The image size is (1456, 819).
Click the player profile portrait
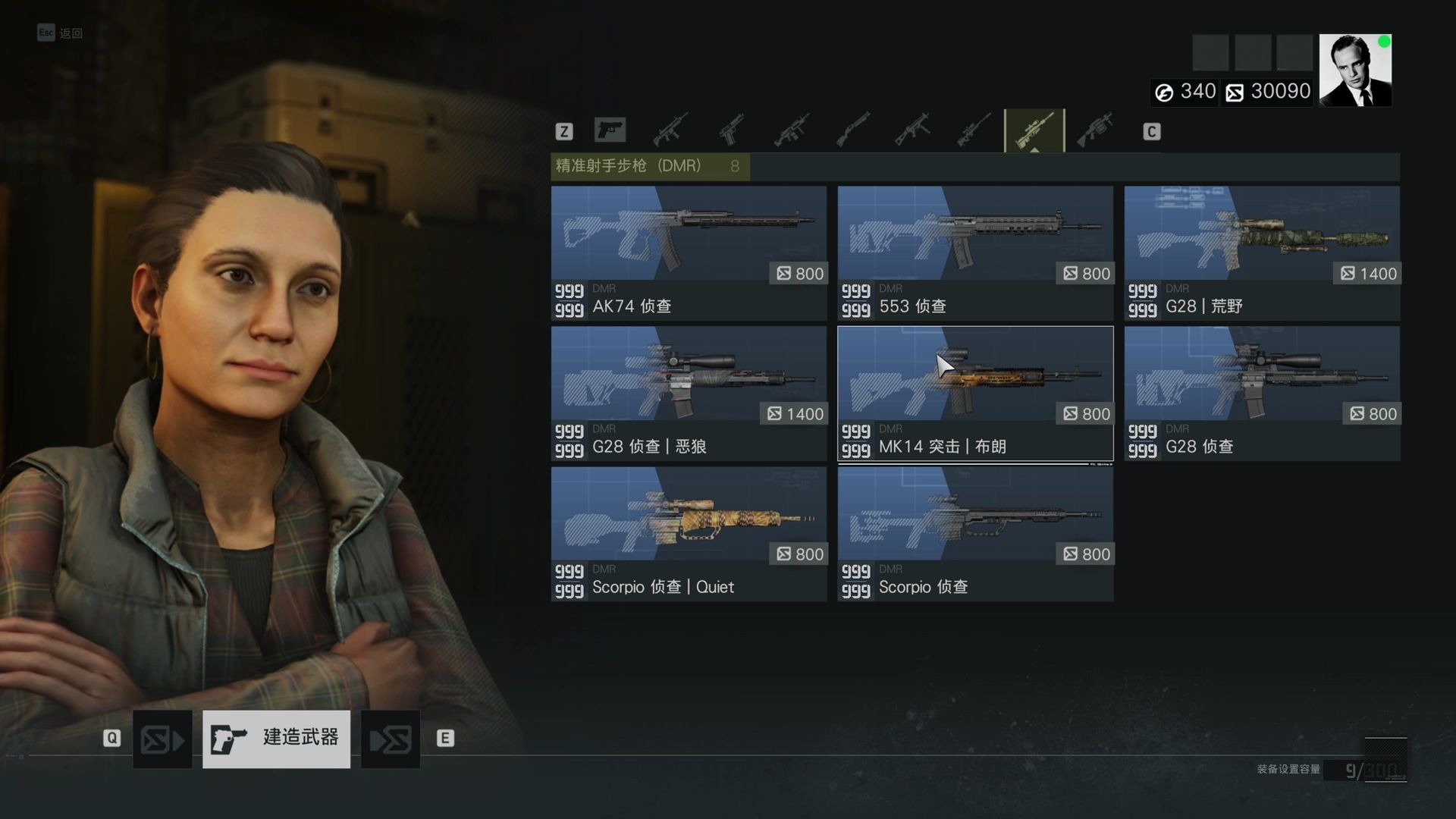tap(1355, 71)
